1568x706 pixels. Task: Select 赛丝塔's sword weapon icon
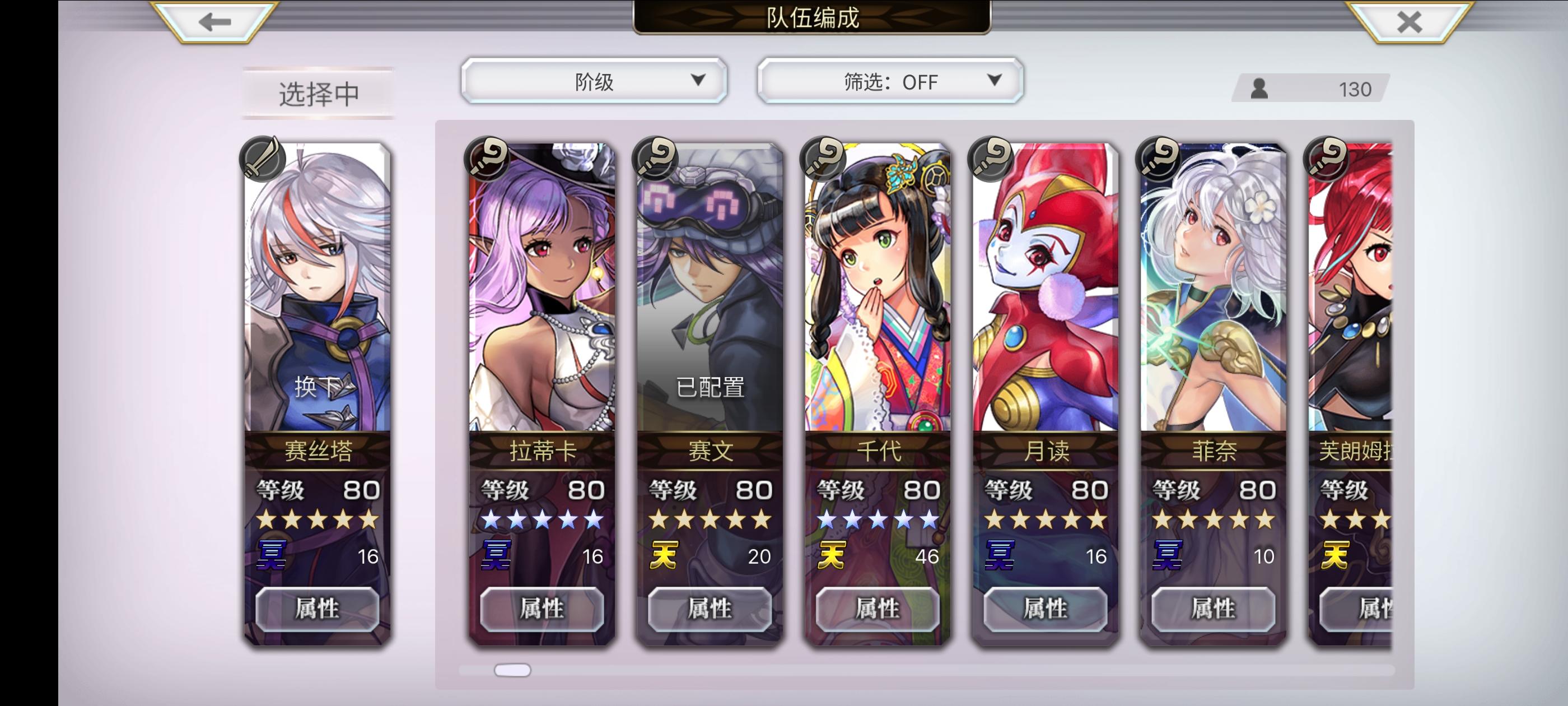(263, 160)
